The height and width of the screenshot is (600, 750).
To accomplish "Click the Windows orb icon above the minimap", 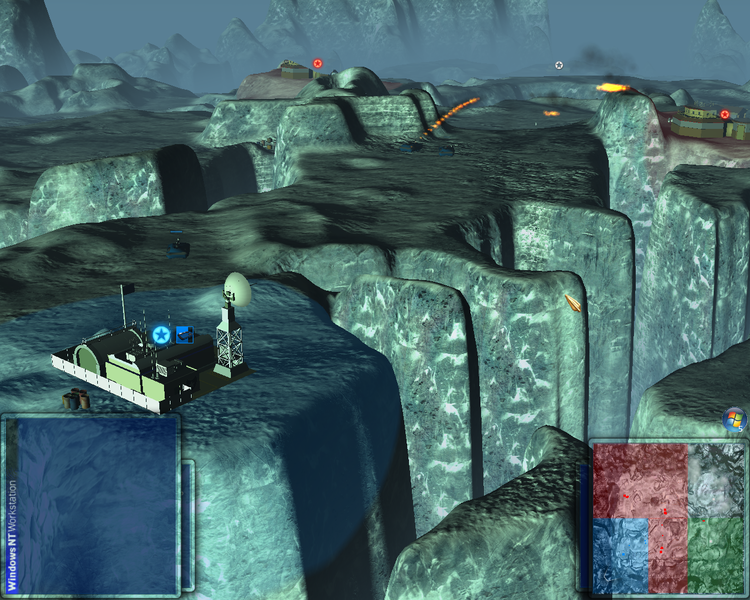I will pyautogui.click(x=733, y=419).
